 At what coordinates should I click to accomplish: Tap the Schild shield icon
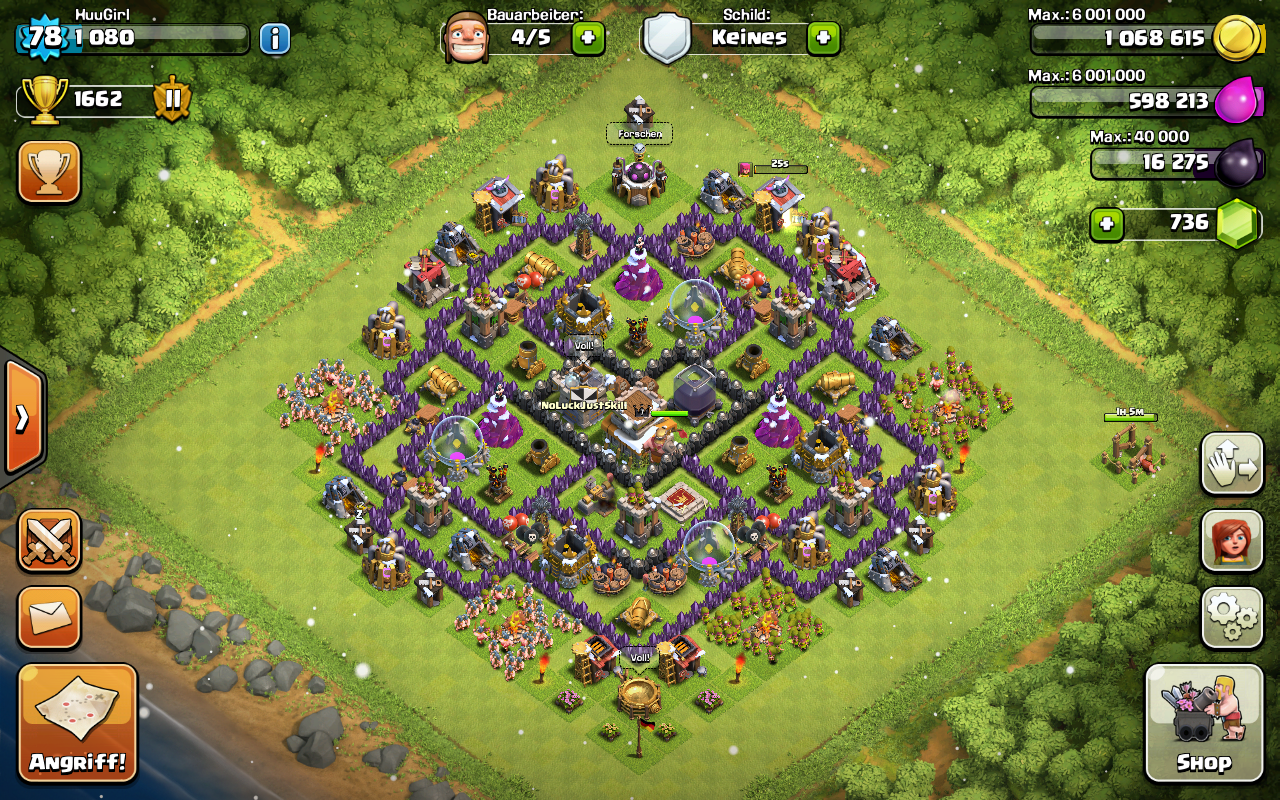tap(667, 38)
